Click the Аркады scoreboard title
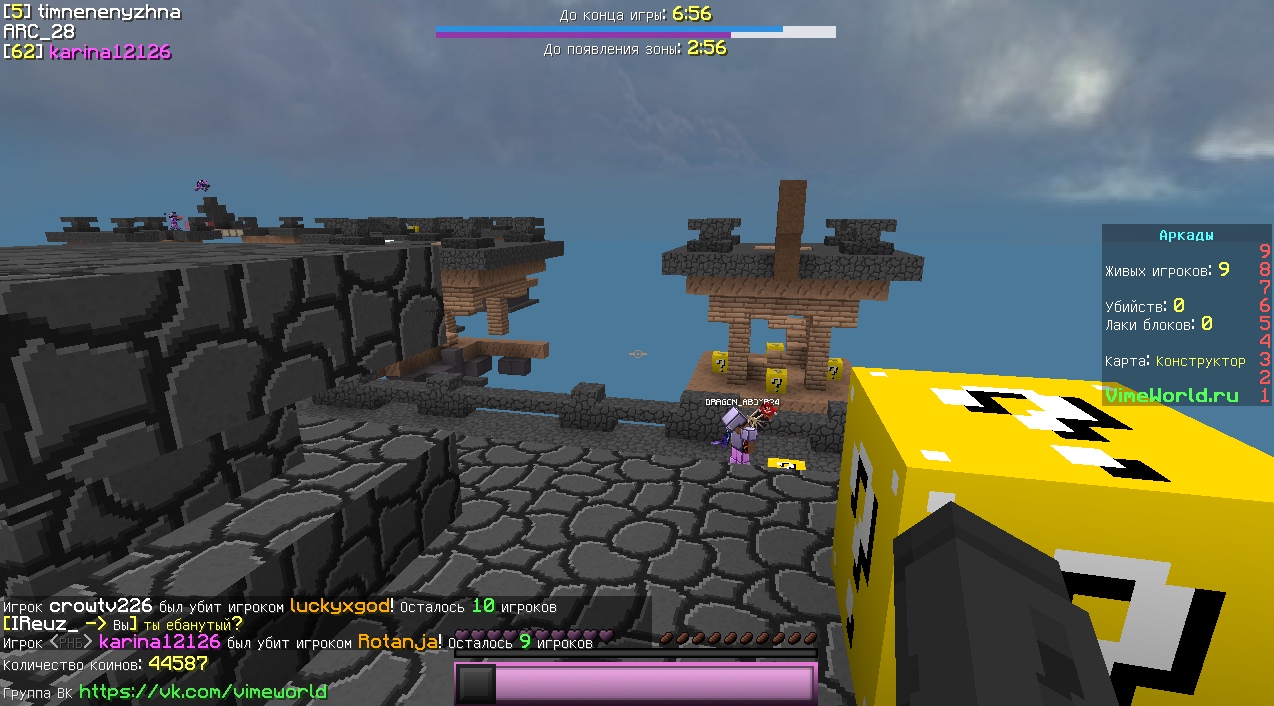The width and height of the screenshot is (1274, 706). (x=1186, y=235)
